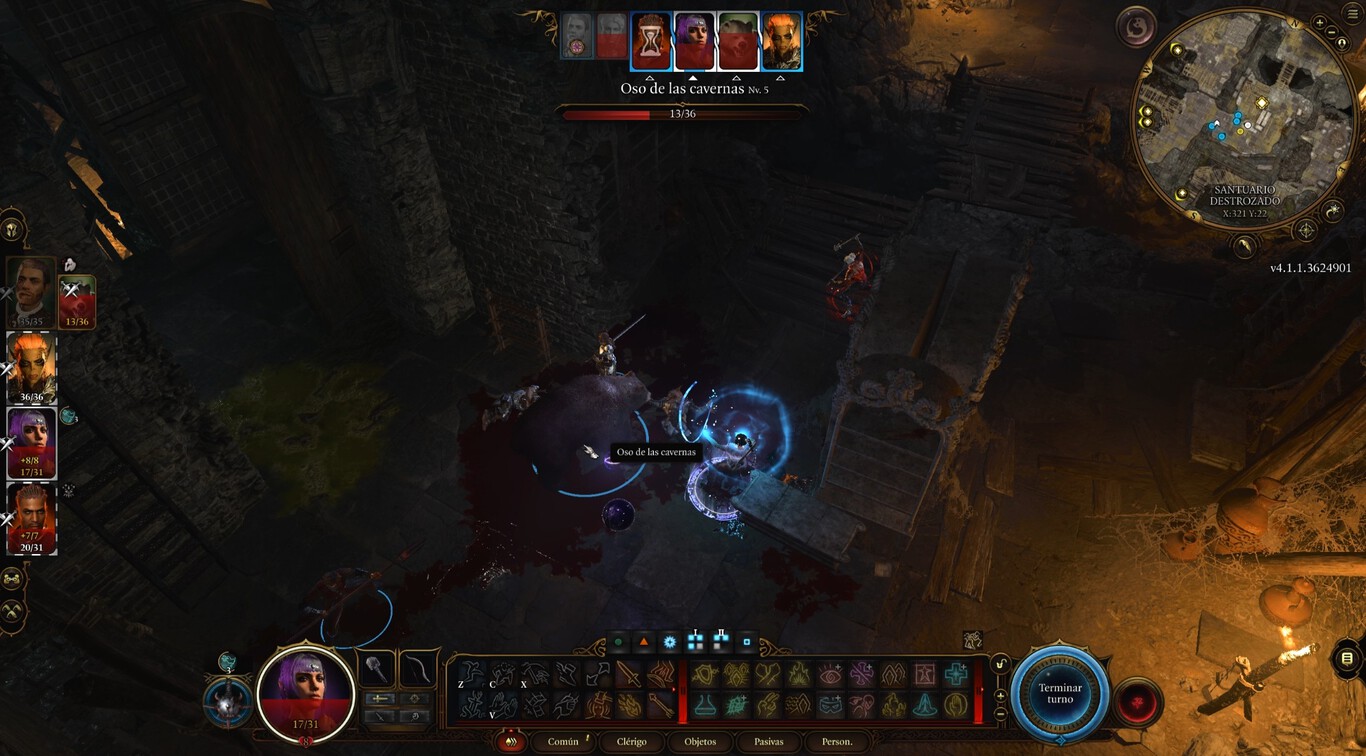Screen dimensions: 1366x756
Task: Cast the cyan healing cross spell icon
Action: click(956, 674)
